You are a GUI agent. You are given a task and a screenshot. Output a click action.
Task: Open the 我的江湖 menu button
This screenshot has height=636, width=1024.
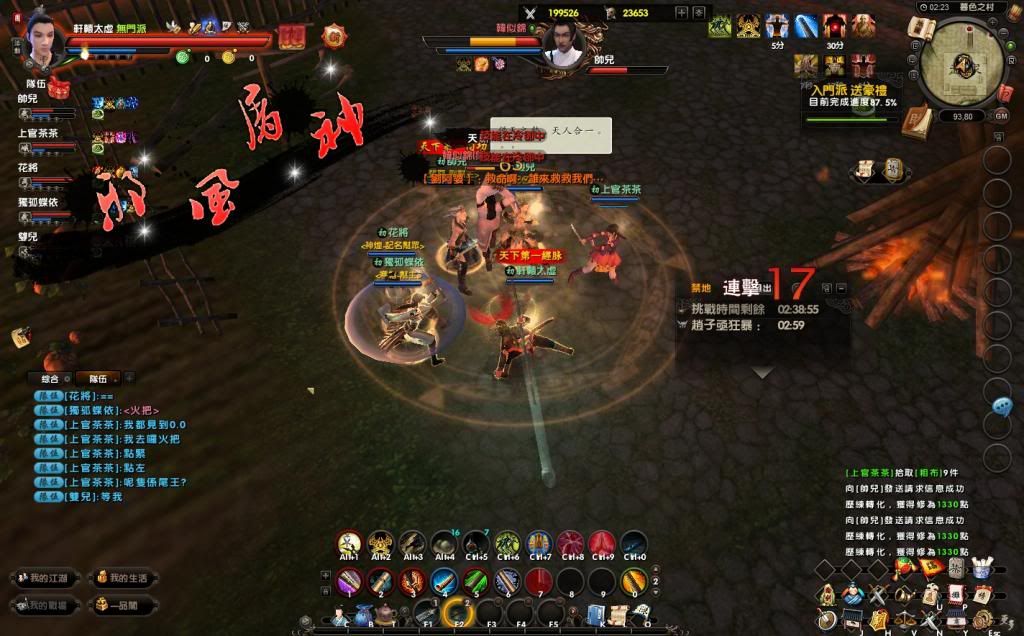(x=40, y=578)
